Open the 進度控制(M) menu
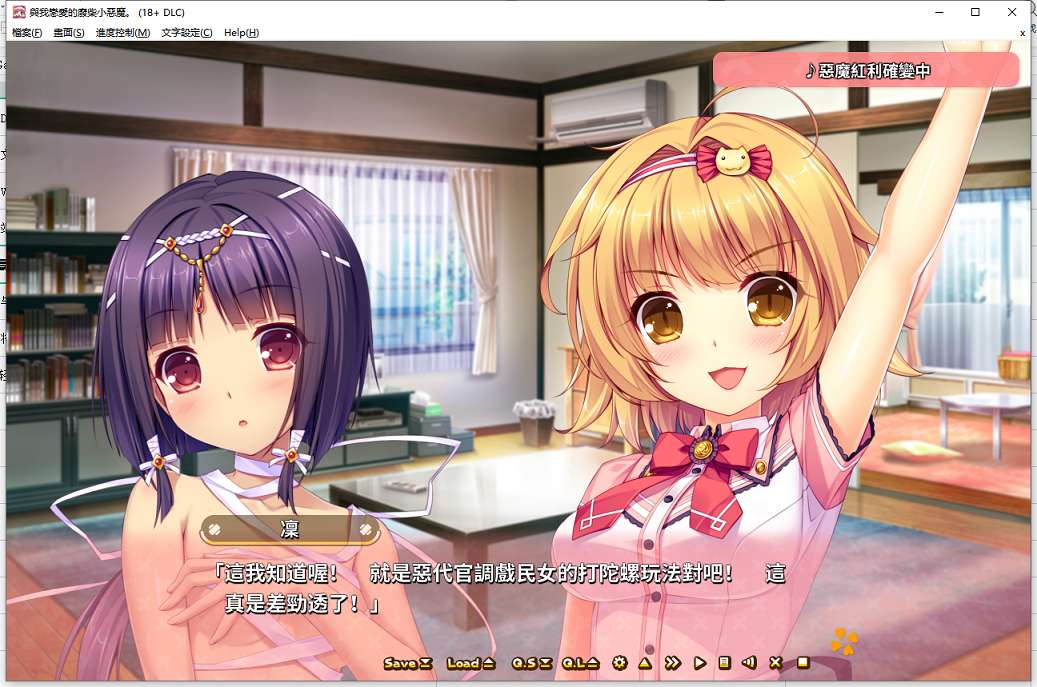1037x687 pixels. 123,33
